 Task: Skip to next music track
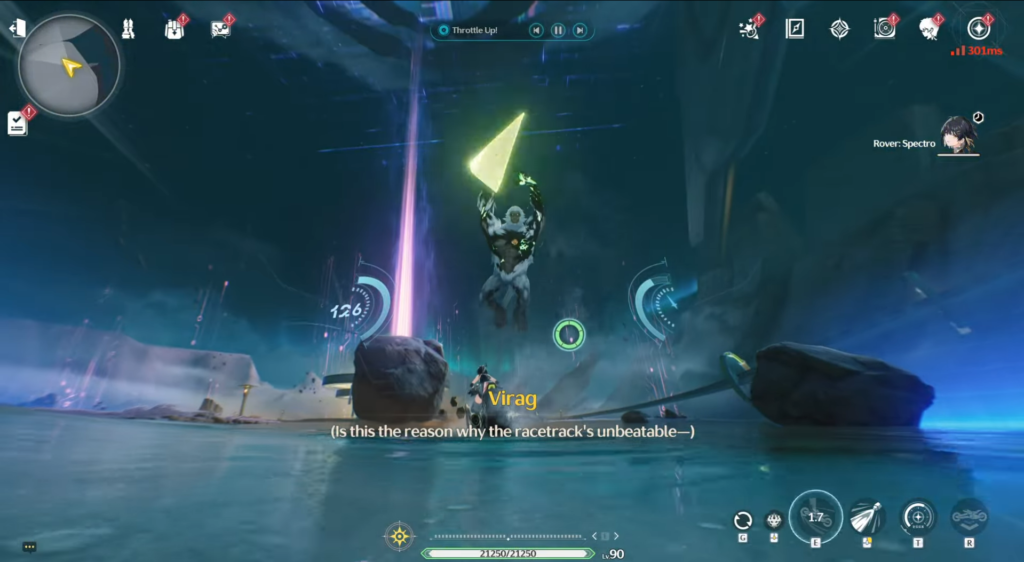click(x=579, y=31)
